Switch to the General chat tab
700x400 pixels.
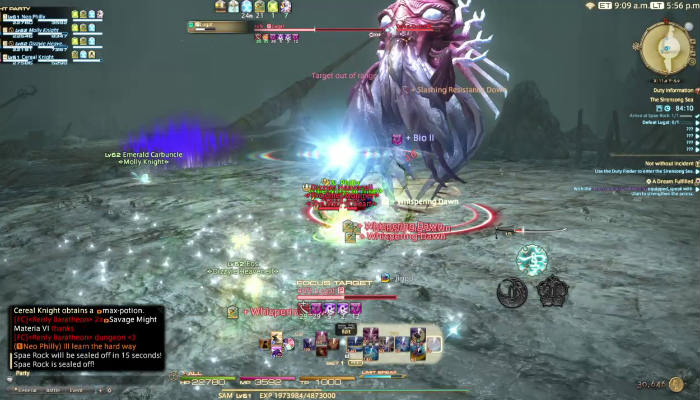22,389
